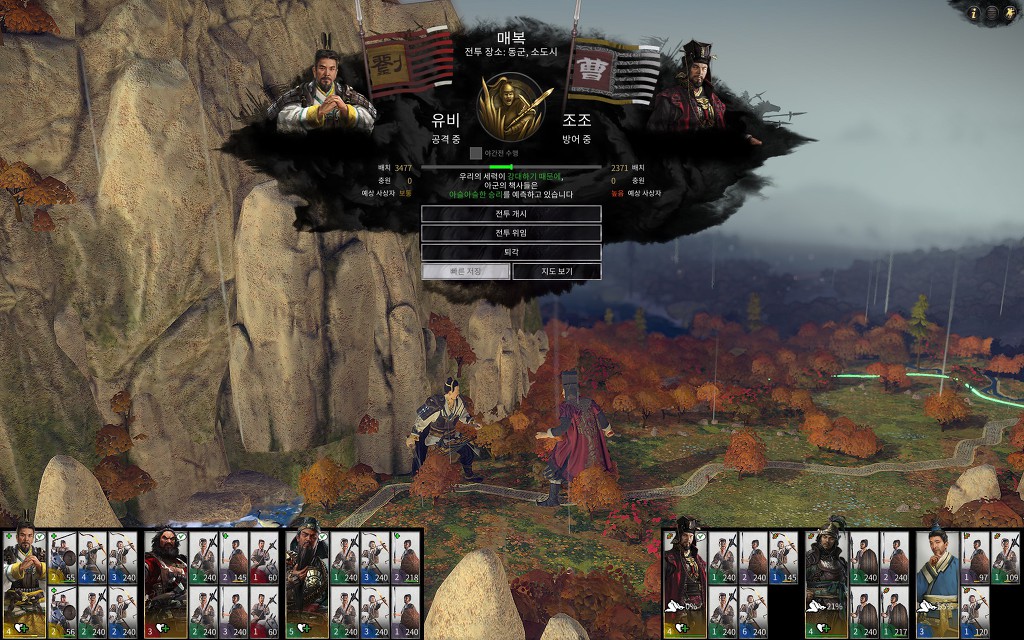This screenshot has width=1024, height=640.
Task: Start the battle with 전투 개시
Action: click(x=510, y=214)
